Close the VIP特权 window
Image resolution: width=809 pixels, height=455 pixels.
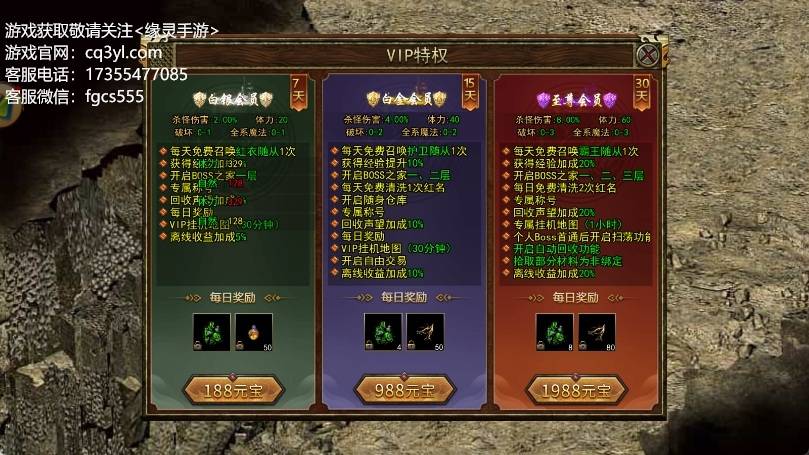(x=649, y=55)
